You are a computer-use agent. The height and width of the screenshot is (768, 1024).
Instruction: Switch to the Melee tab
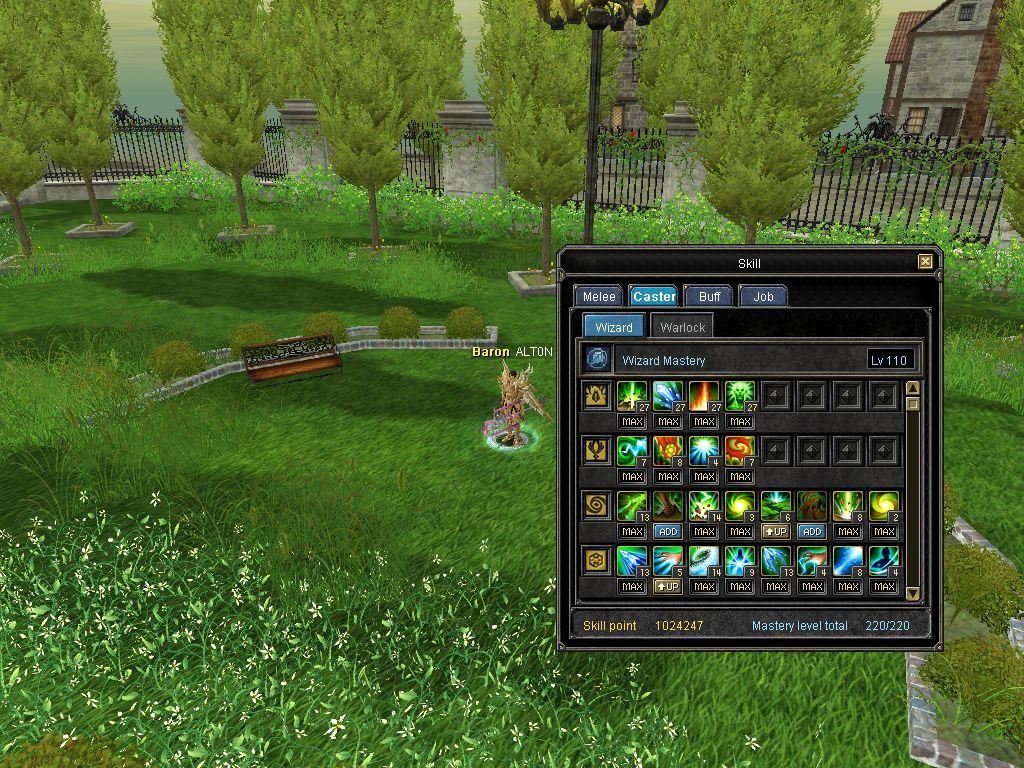(x=599, y=296)
